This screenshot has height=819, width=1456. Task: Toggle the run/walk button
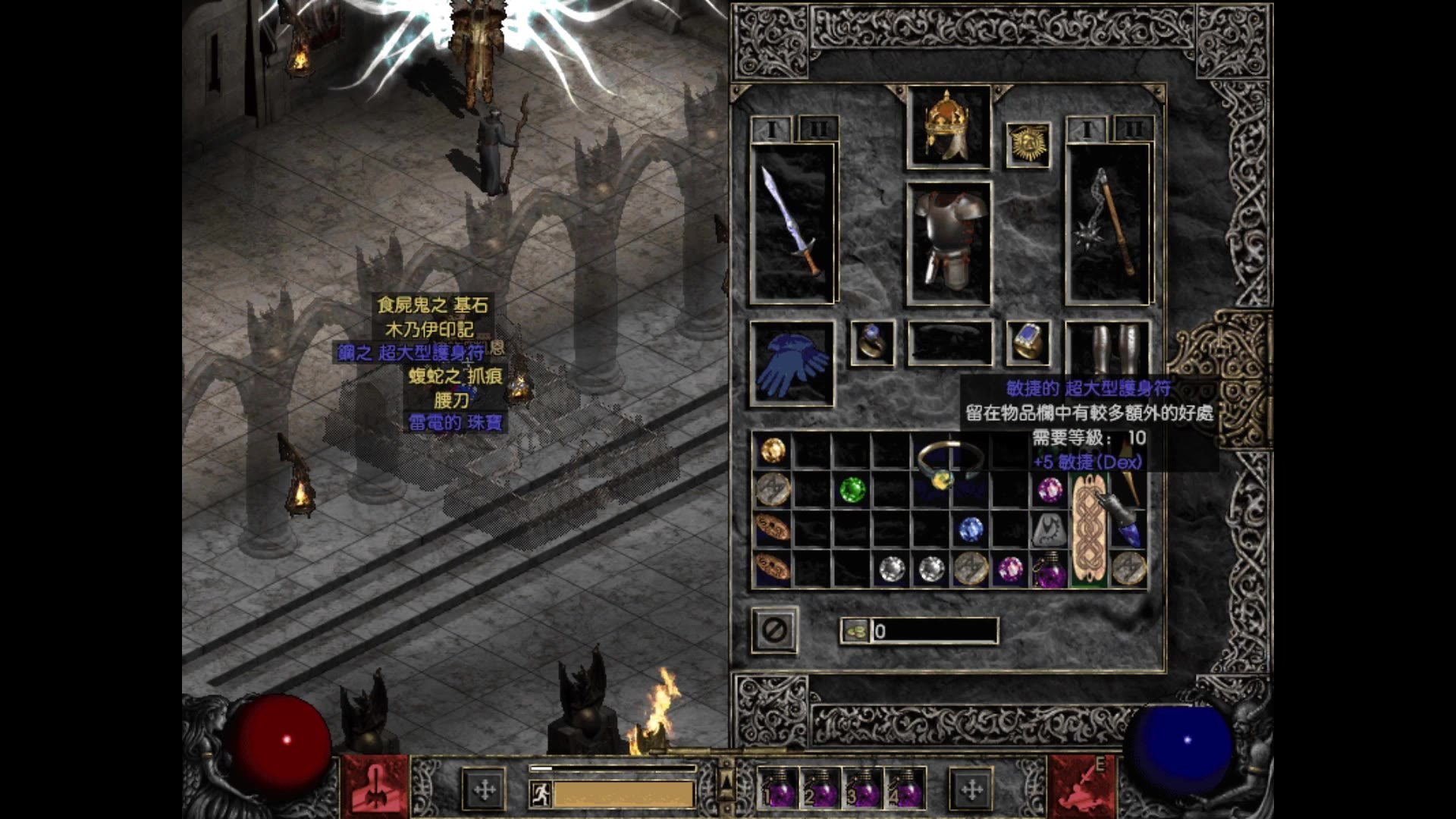click(541, 794)
